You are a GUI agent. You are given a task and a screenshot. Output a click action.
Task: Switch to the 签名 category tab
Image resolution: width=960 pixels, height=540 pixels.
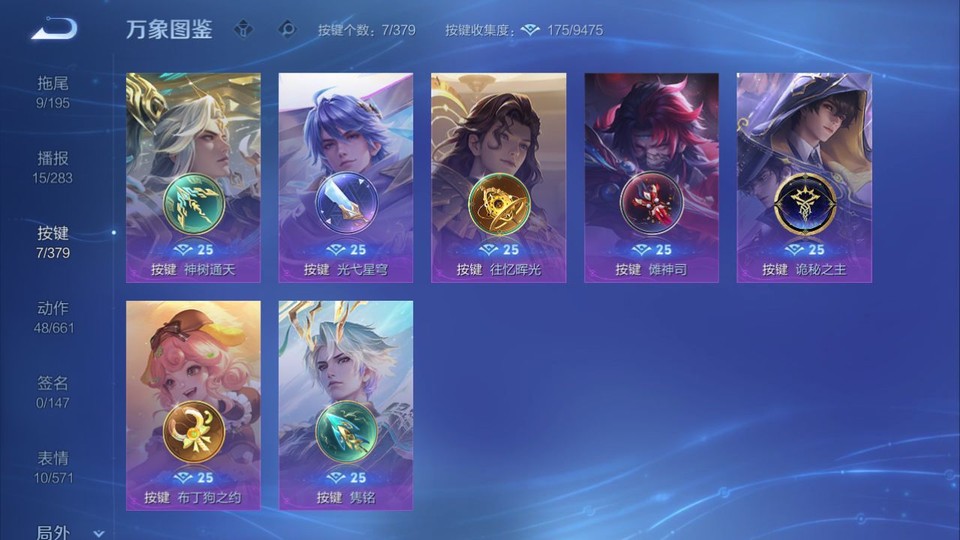pyautogui.click(x=53, y=392)
